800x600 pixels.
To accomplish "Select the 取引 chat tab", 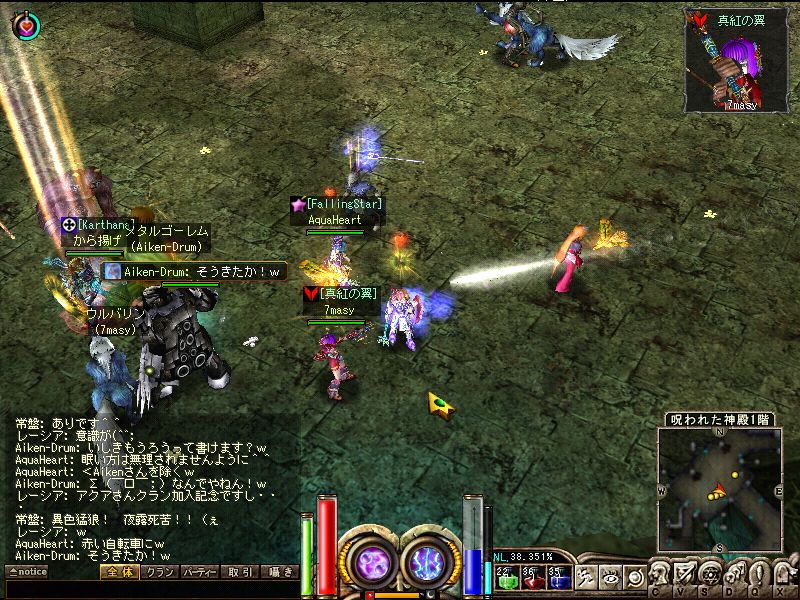I will 240,572.
